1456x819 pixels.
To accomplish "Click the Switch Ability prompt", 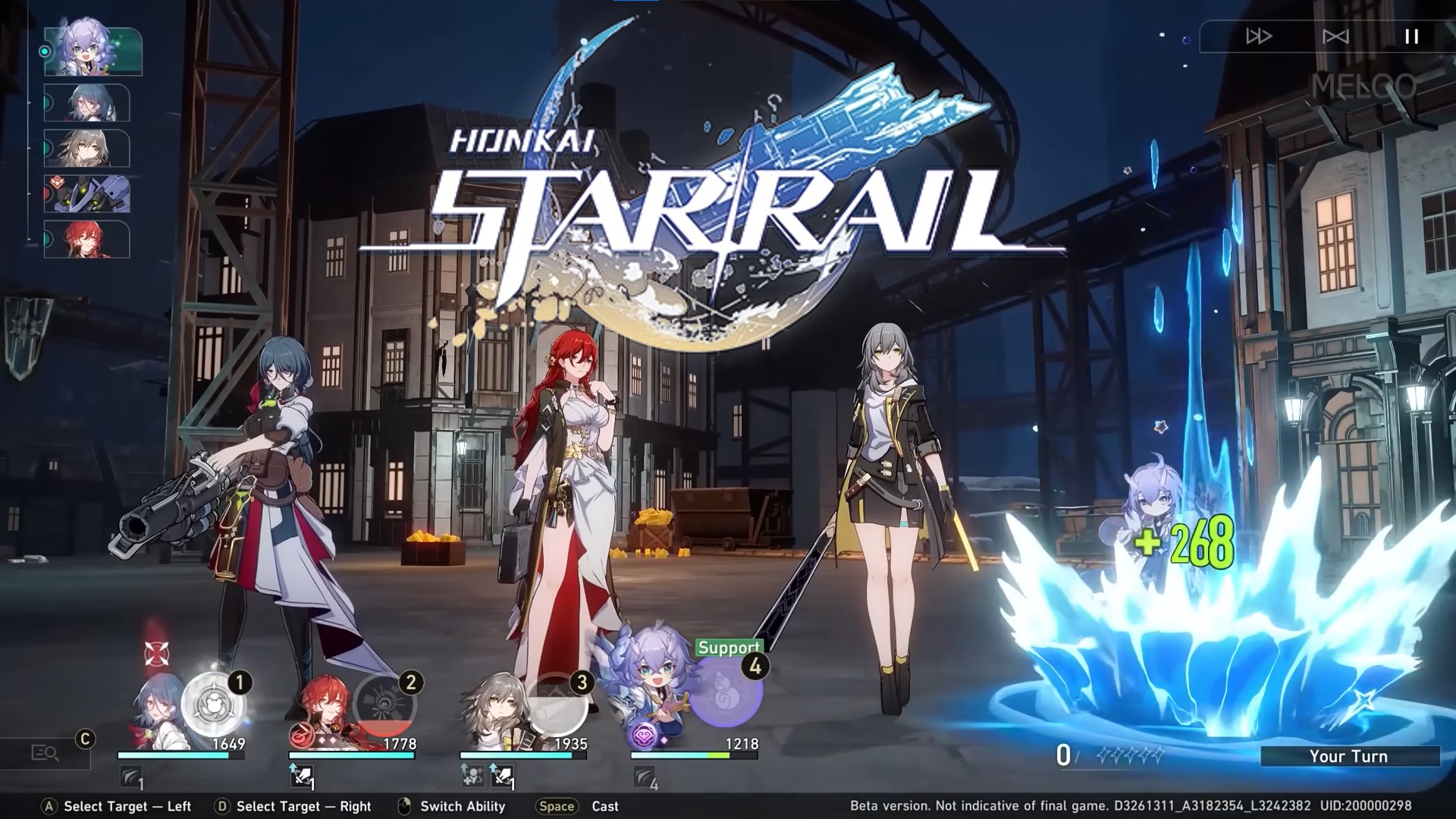I will click(x=462, y=806).
